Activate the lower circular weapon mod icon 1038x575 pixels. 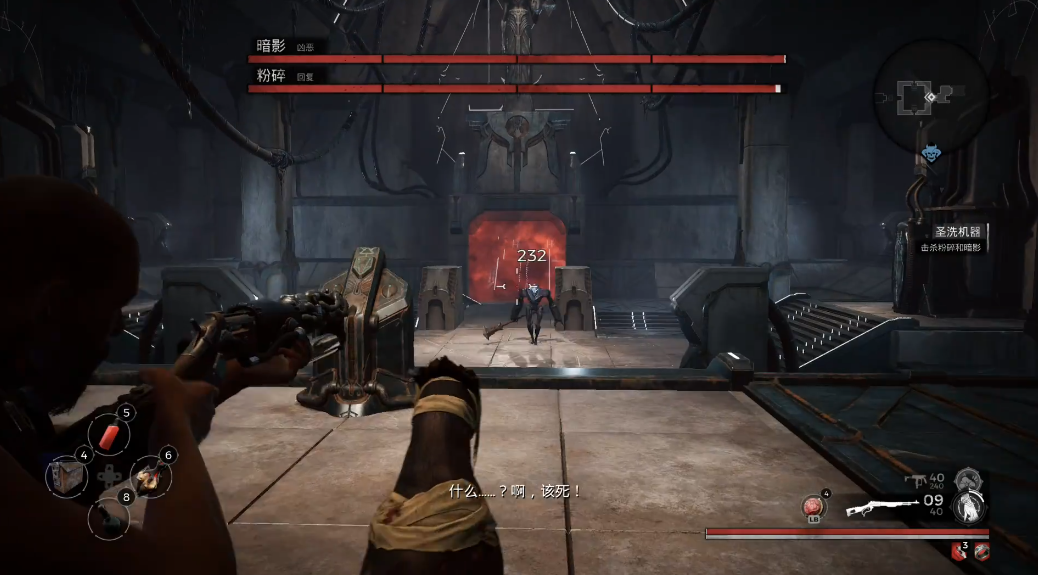click(968, 507)
